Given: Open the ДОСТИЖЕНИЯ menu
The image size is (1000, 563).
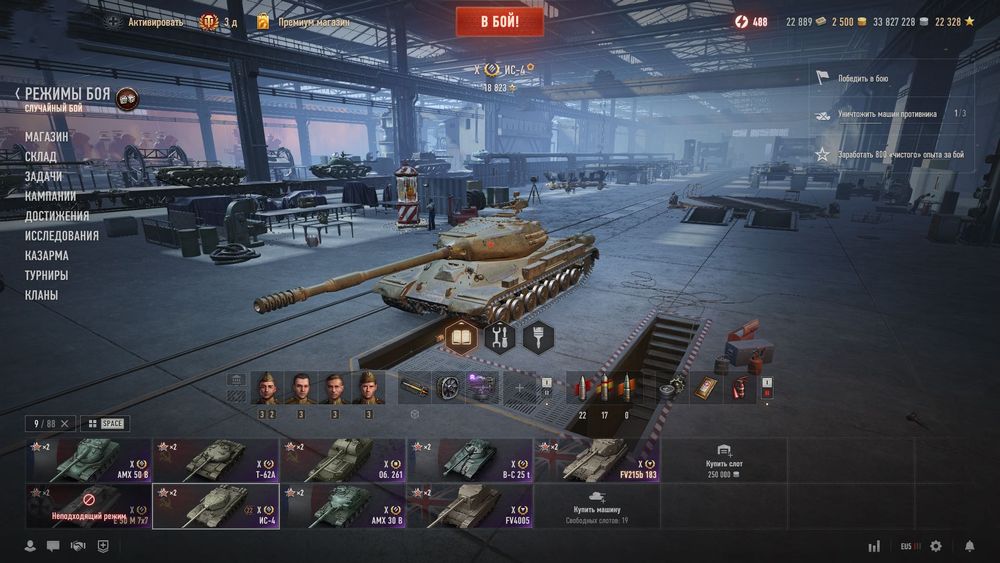Looking at the screenshot, I should 57,215.
